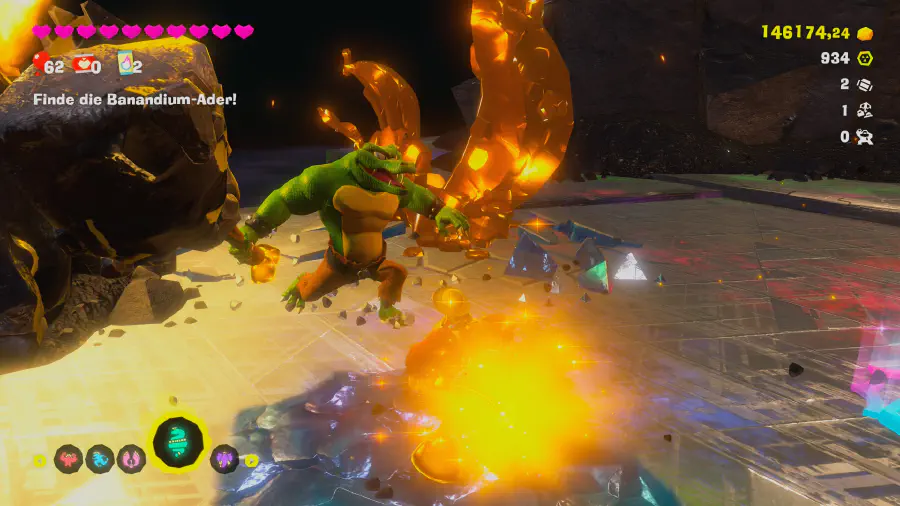
Task: Click the white barrel icon
Action: click(x=865, y=85)
